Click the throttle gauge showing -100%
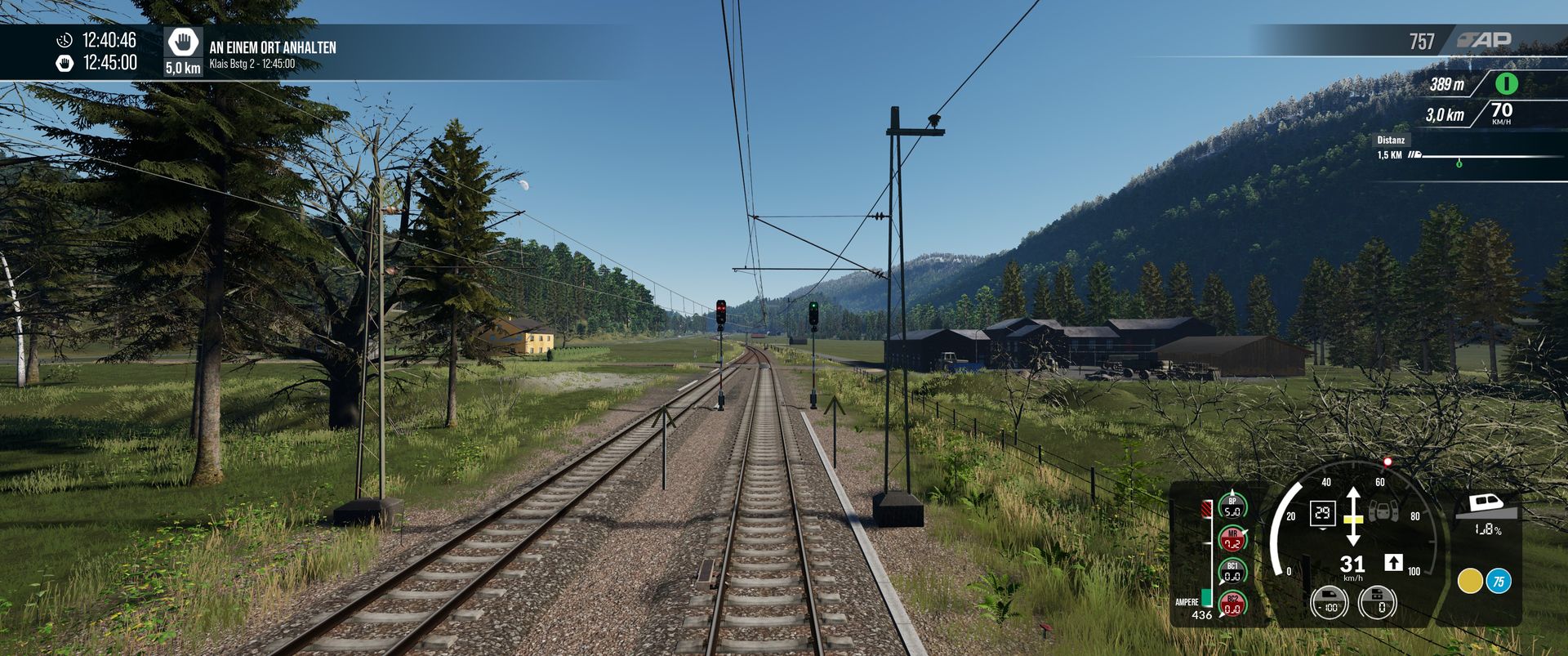Screen dimensions: 1568x656 point(1329,603)
